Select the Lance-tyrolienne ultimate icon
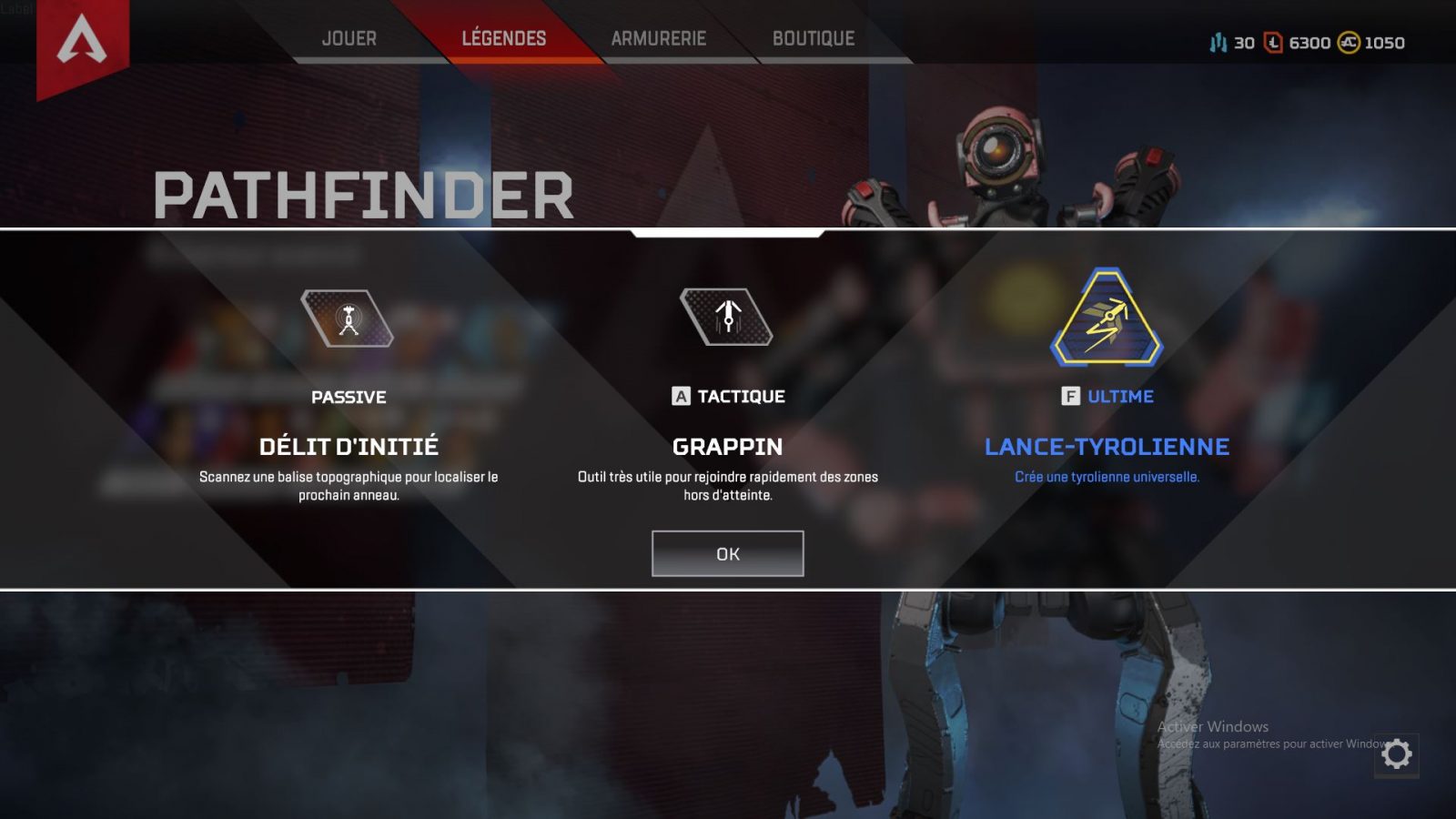 (1107, 318)
